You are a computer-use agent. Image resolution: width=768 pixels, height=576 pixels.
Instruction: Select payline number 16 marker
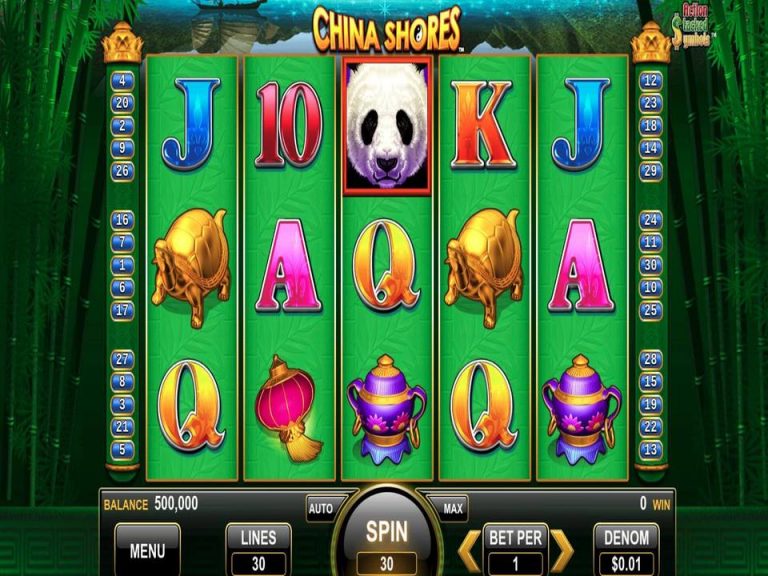[x=124, y=220]
